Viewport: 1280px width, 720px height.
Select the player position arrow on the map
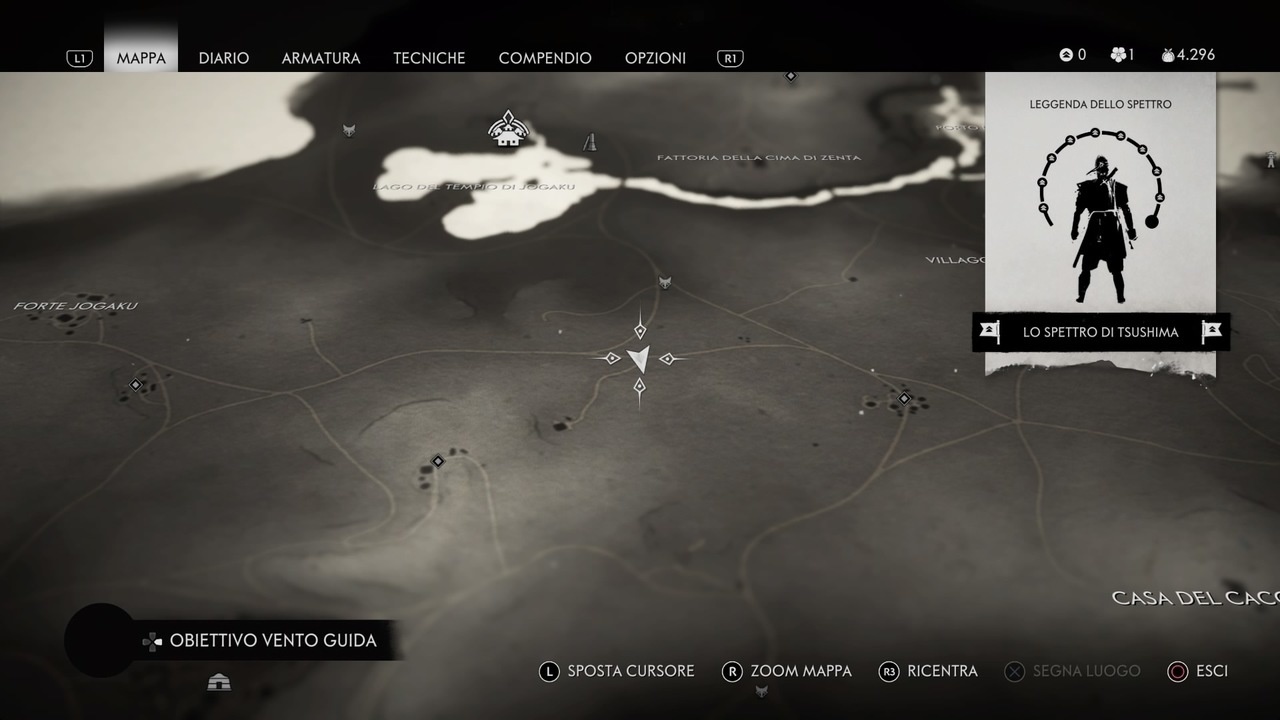pos(640,358)
